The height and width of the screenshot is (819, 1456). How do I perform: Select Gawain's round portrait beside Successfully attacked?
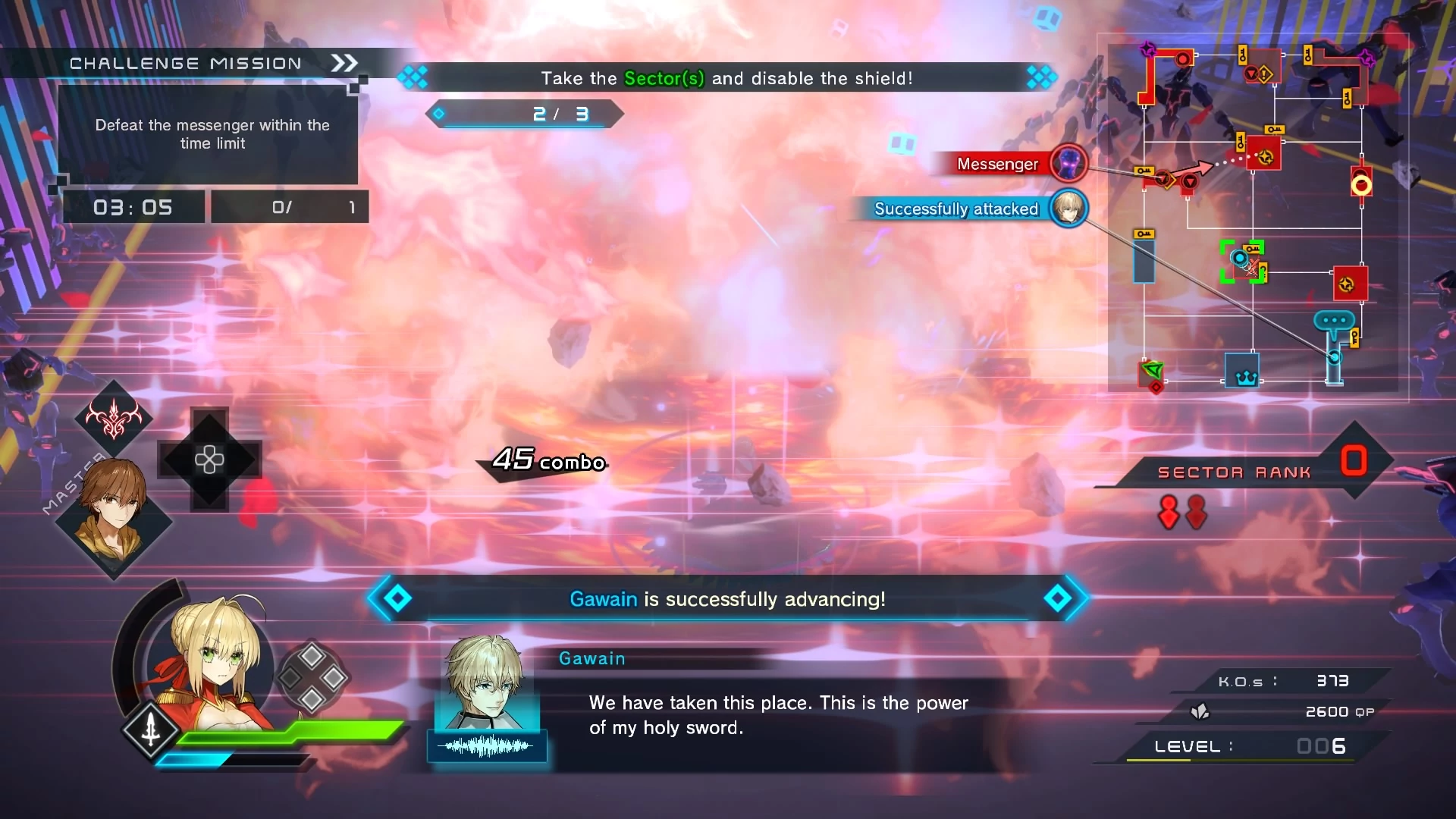(x=1068, y=208)
